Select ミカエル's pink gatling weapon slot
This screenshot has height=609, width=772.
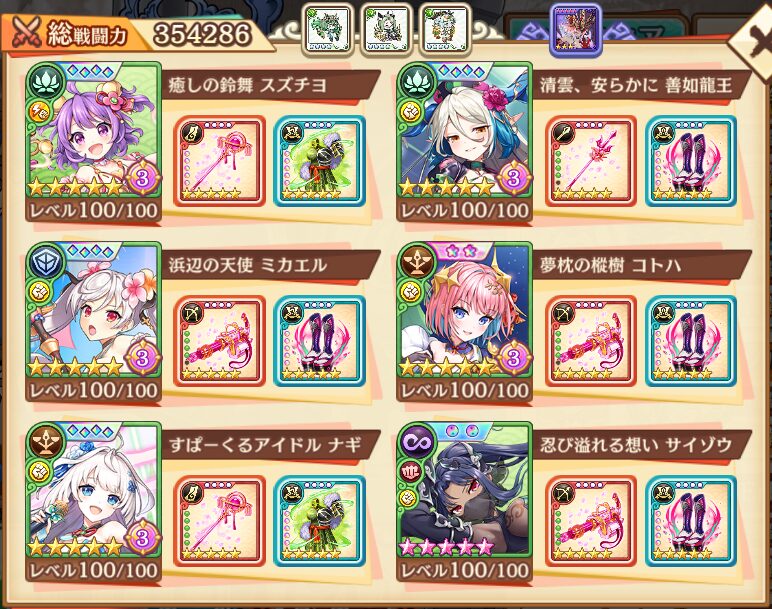coord(219,340)
